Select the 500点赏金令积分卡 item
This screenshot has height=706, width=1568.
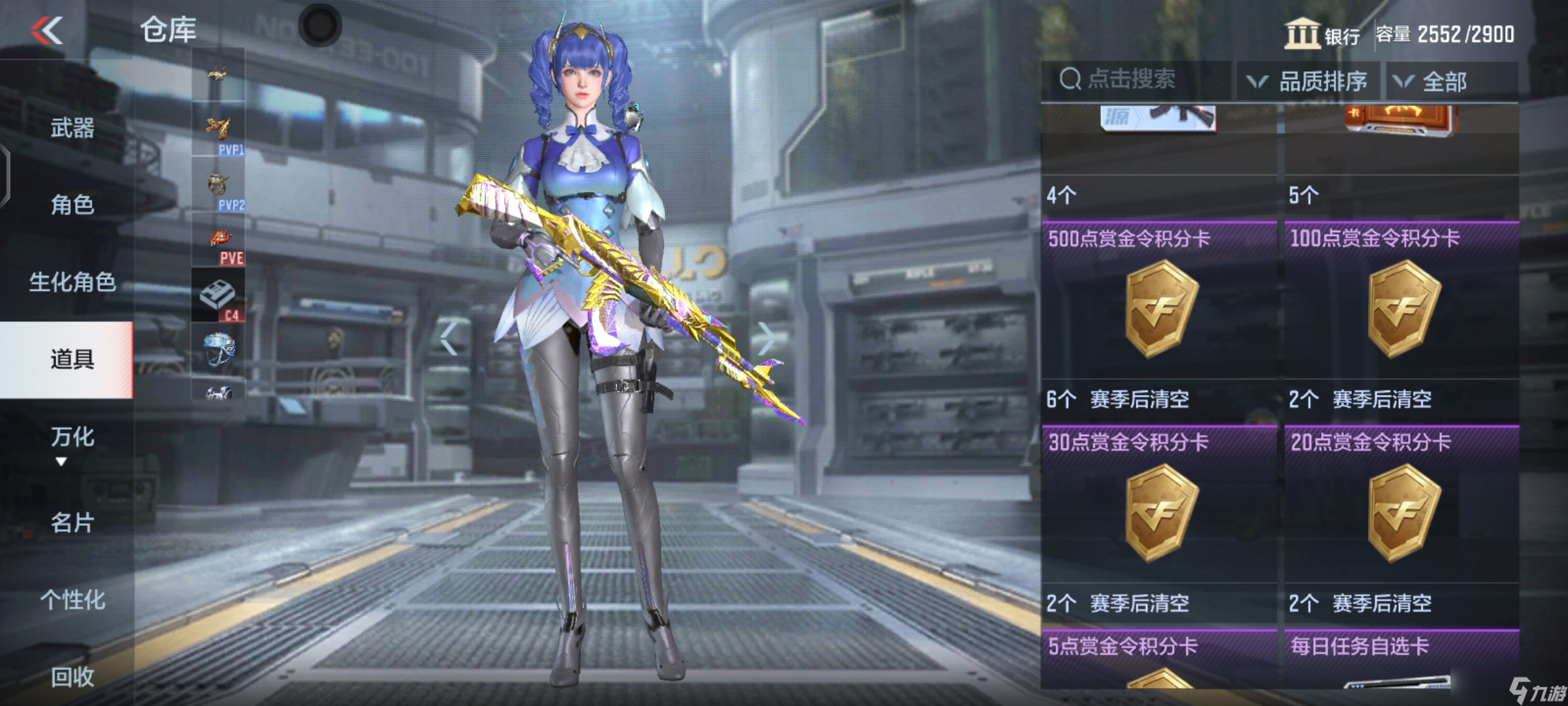coord(1160,309)
